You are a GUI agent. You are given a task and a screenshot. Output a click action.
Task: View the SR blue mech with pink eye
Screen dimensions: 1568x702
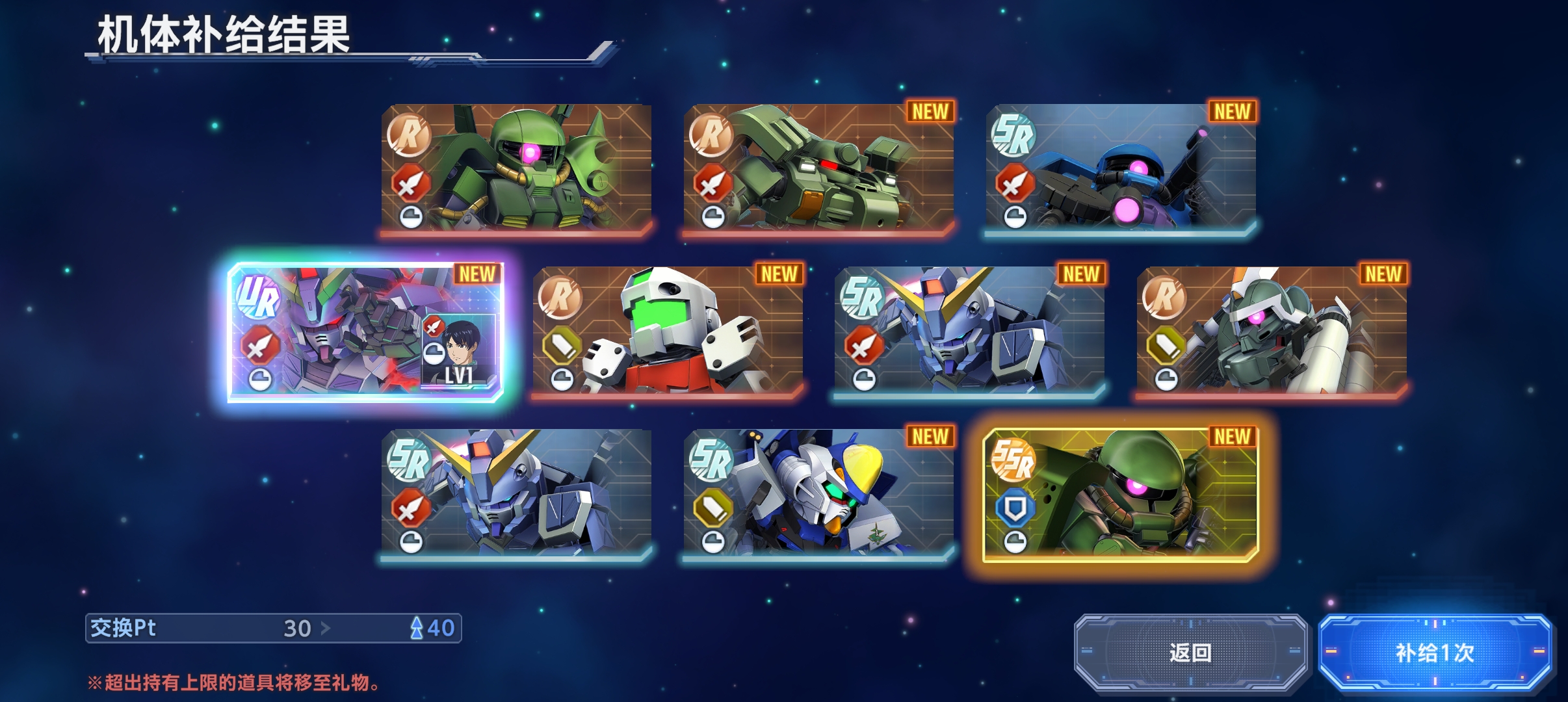coord(1120,169)
